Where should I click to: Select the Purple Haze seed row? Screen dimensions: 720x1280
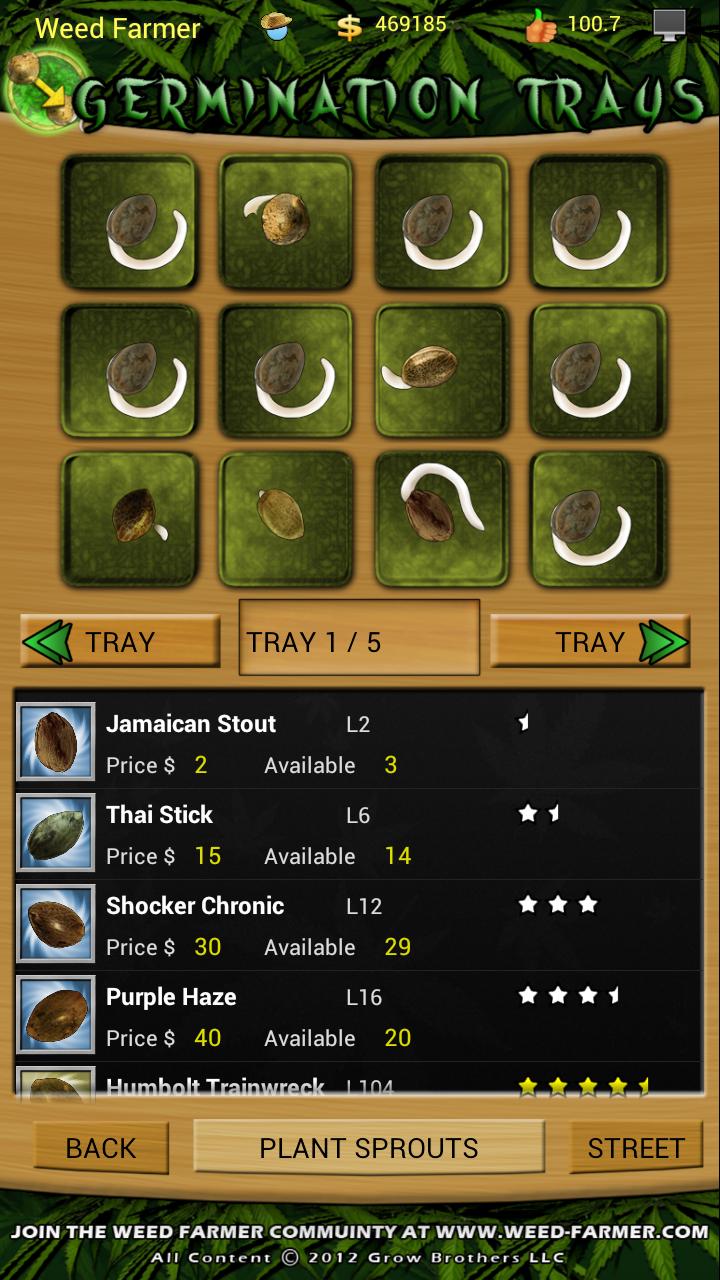pos(358,1017)
